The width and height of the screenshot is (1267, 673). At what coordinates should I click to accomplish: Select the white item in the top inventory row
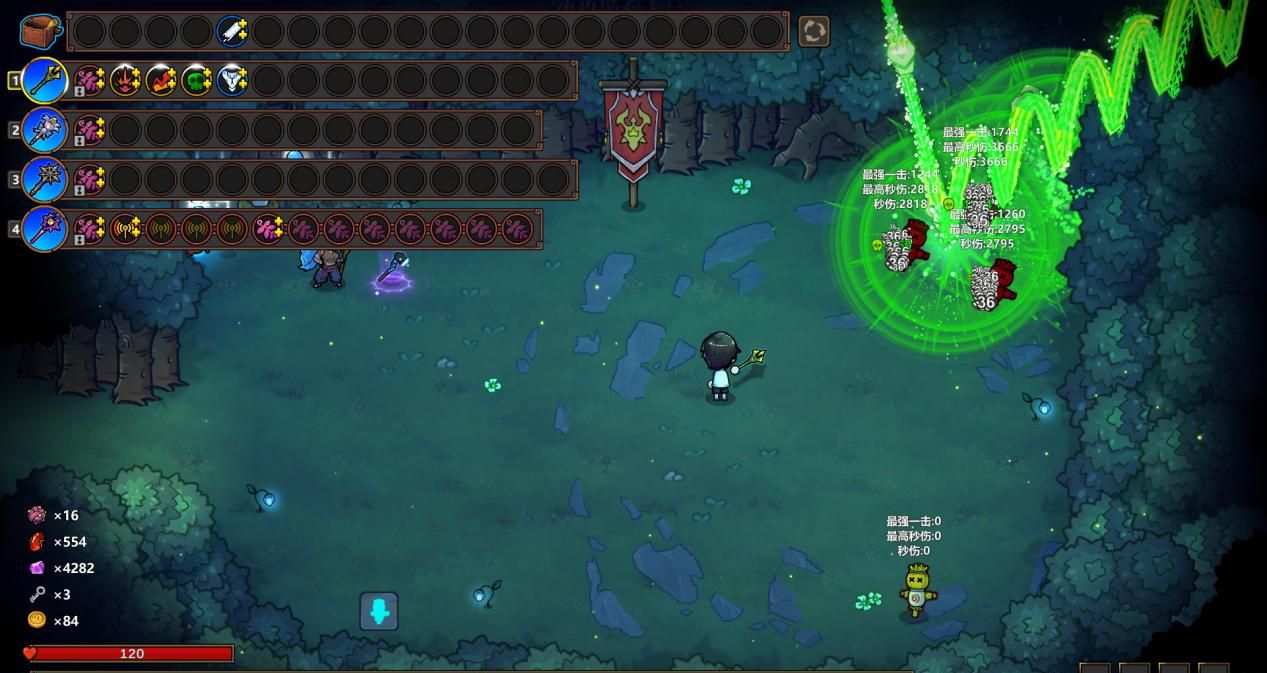click(232, 31)
